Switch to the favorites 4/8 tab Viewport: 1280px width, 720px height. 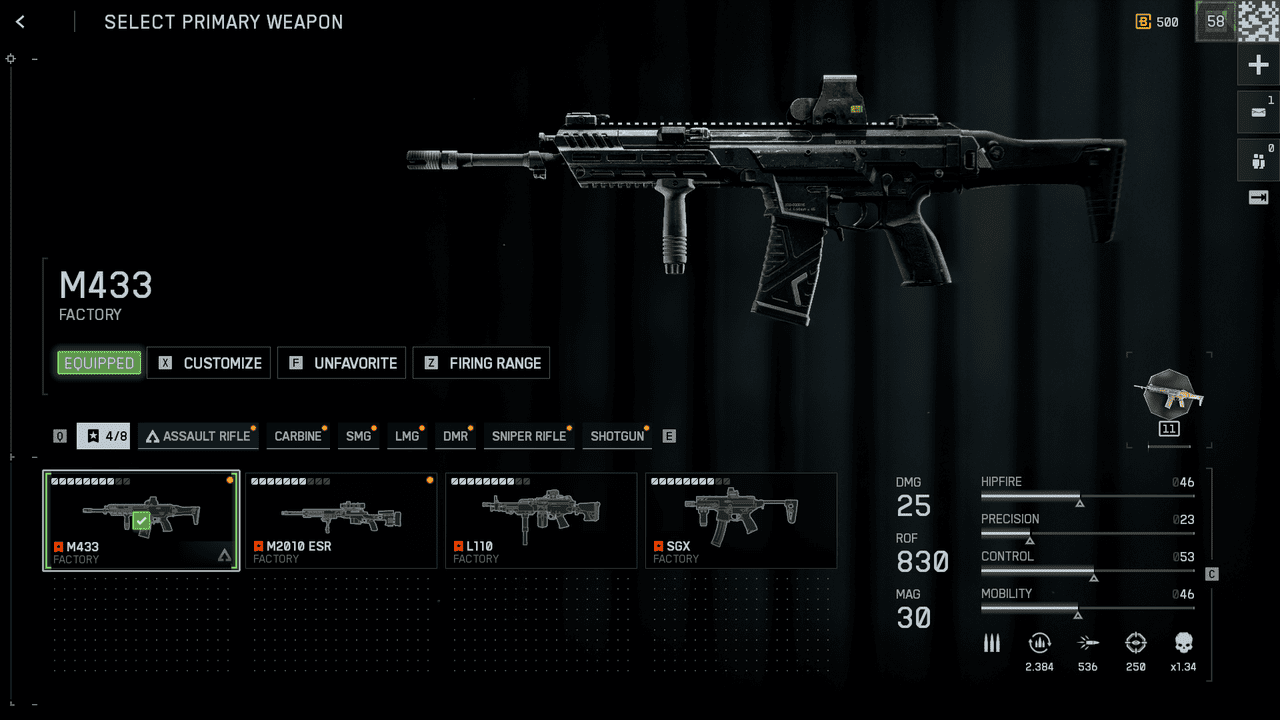pos(104,436)
